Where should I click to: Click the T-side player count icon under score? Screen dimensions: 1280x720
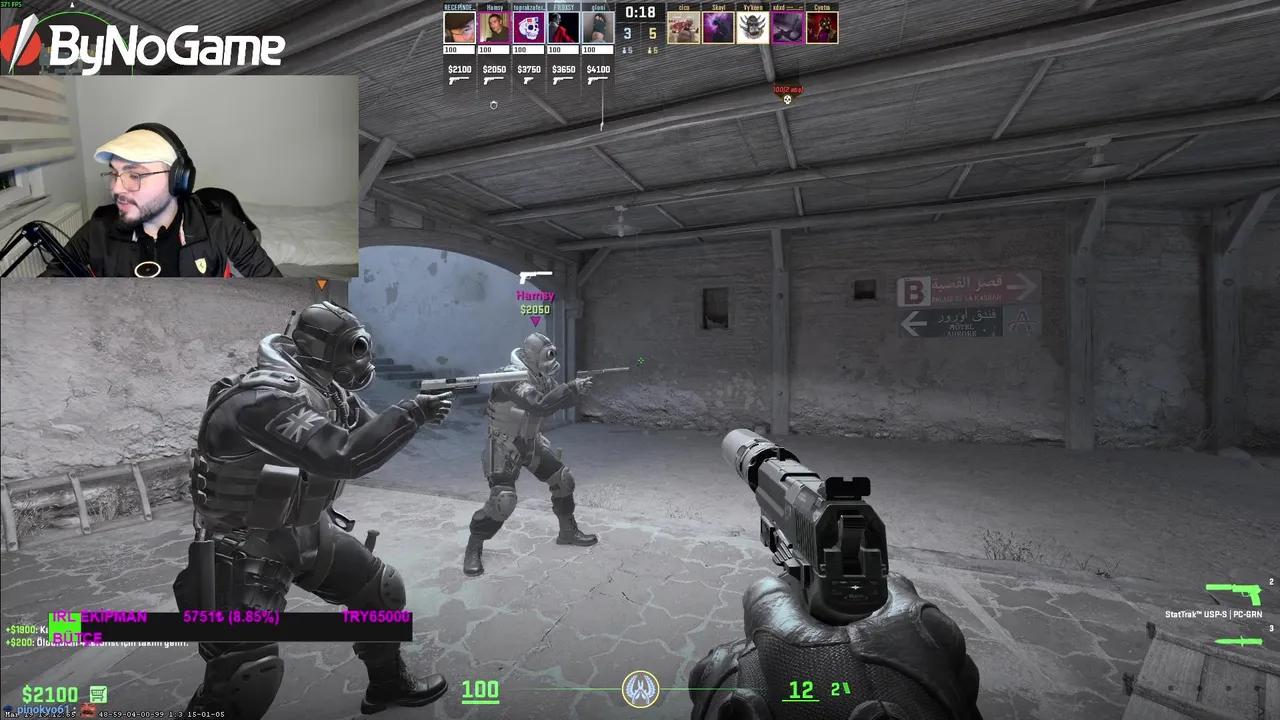(x=650, y=52)
